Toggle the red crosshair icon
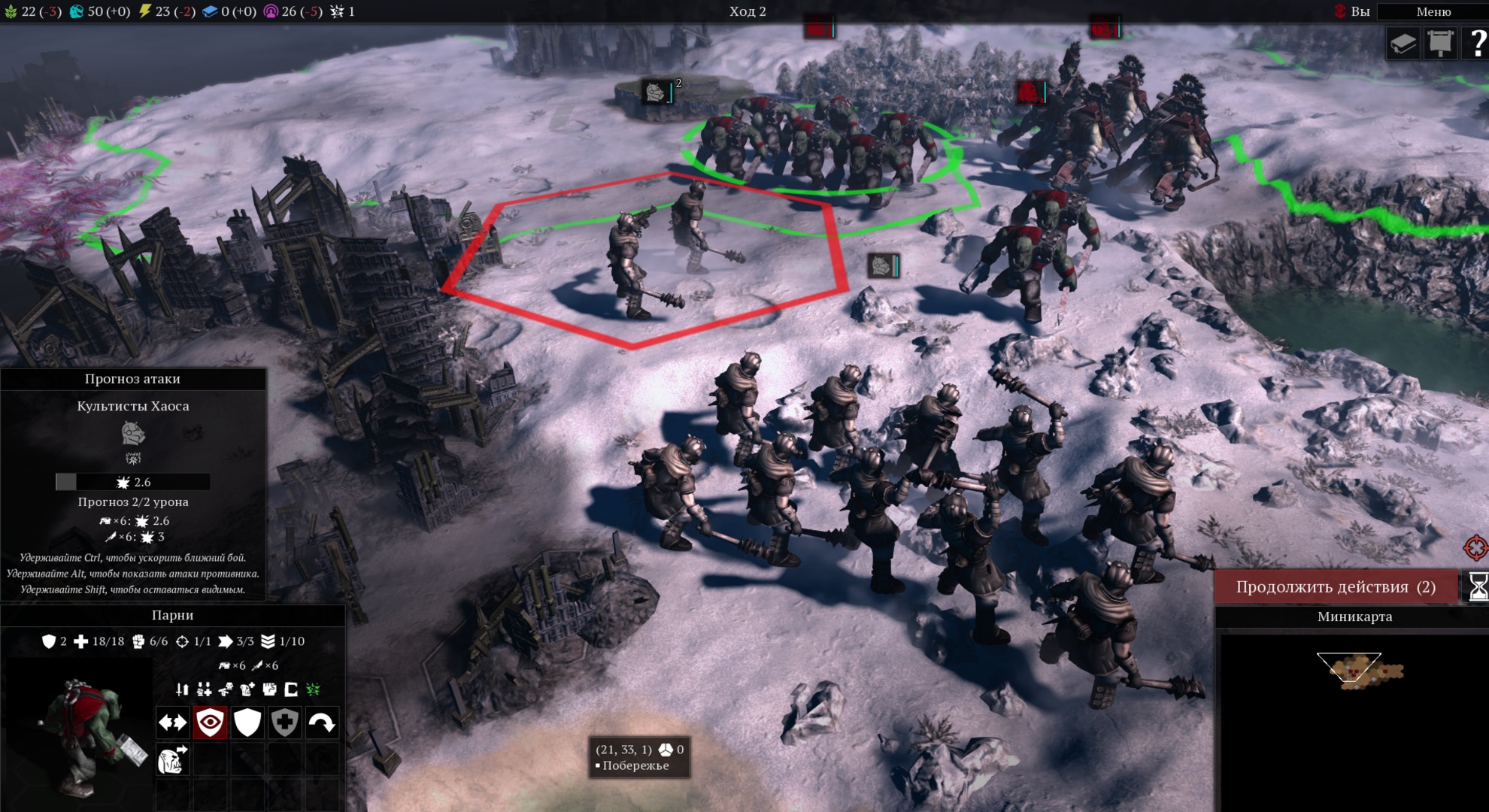Viewport: 1489px width, 812px height. click(1475, 547)
